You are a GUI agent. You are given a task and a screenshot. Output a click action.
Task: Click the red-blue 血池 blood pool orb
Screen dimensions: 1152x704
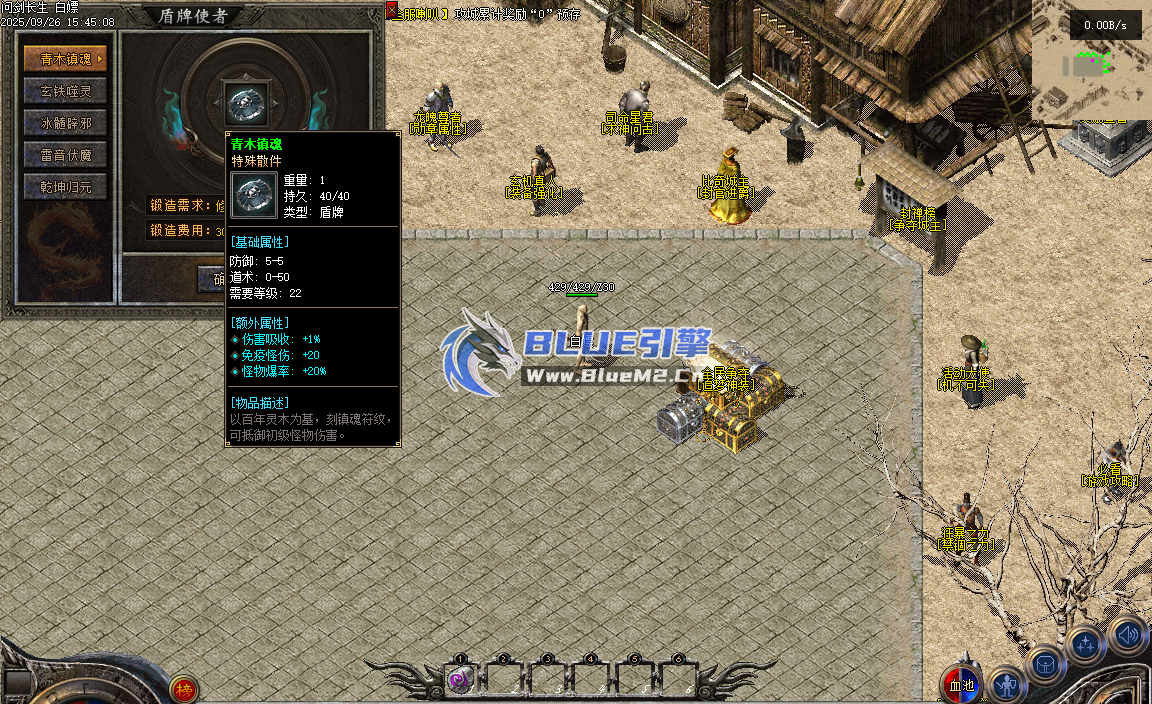point(961,685)
